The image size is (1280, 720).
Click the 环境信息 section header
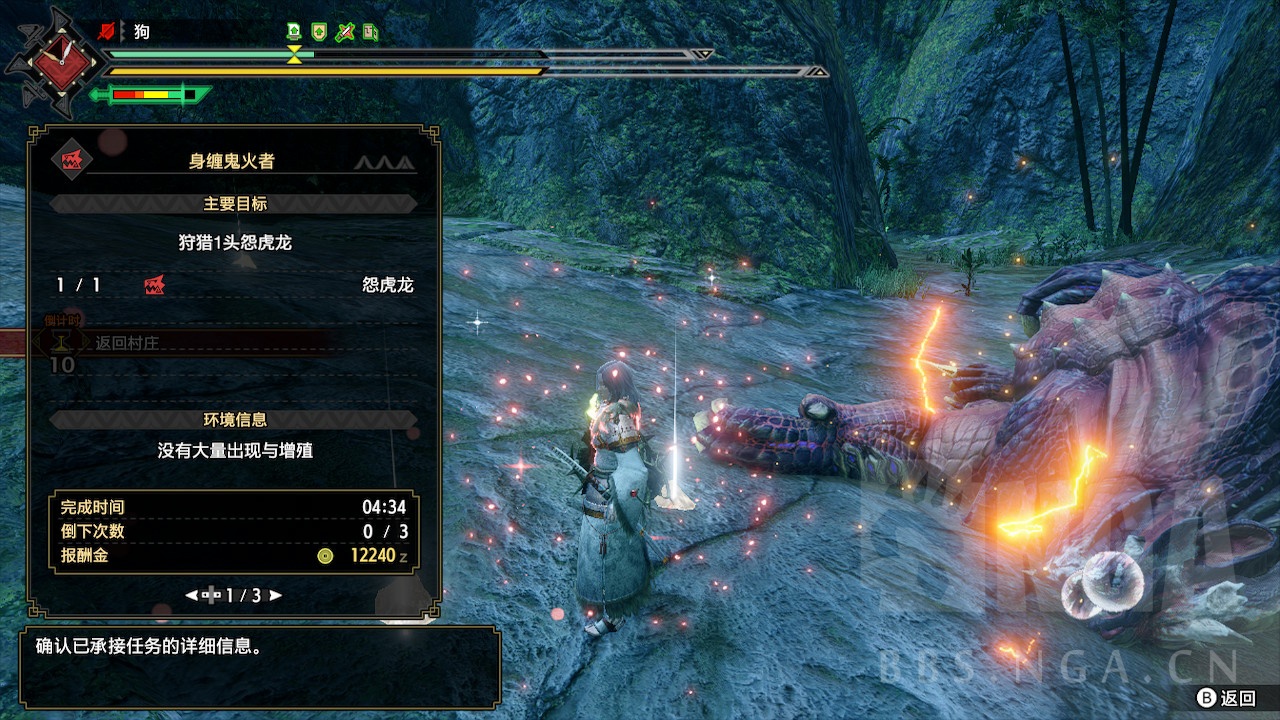tap(234, 420)
